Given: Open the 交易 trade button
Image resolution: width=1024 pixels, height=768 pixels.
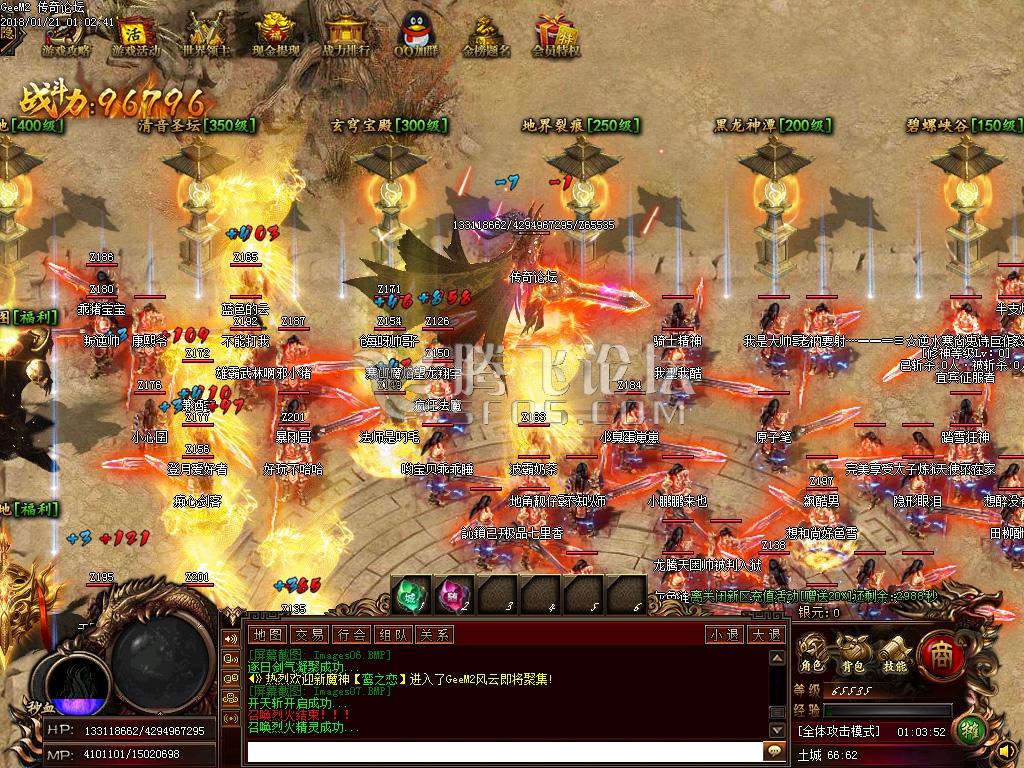Looking at the screenshot, I should tap(308, 634).
